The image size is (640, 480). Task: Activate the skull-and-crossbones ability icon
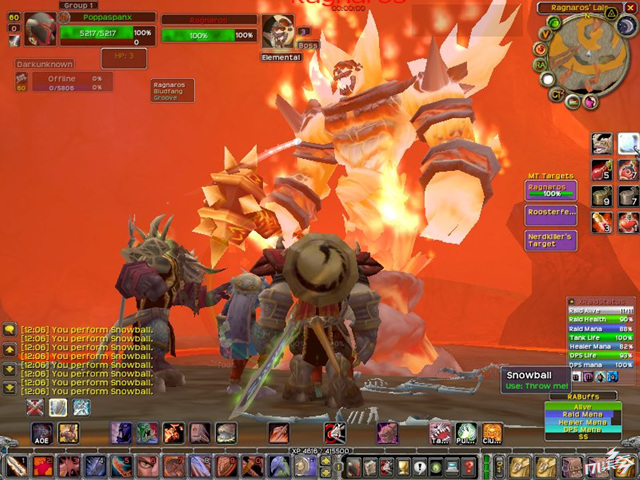(335, 433)
